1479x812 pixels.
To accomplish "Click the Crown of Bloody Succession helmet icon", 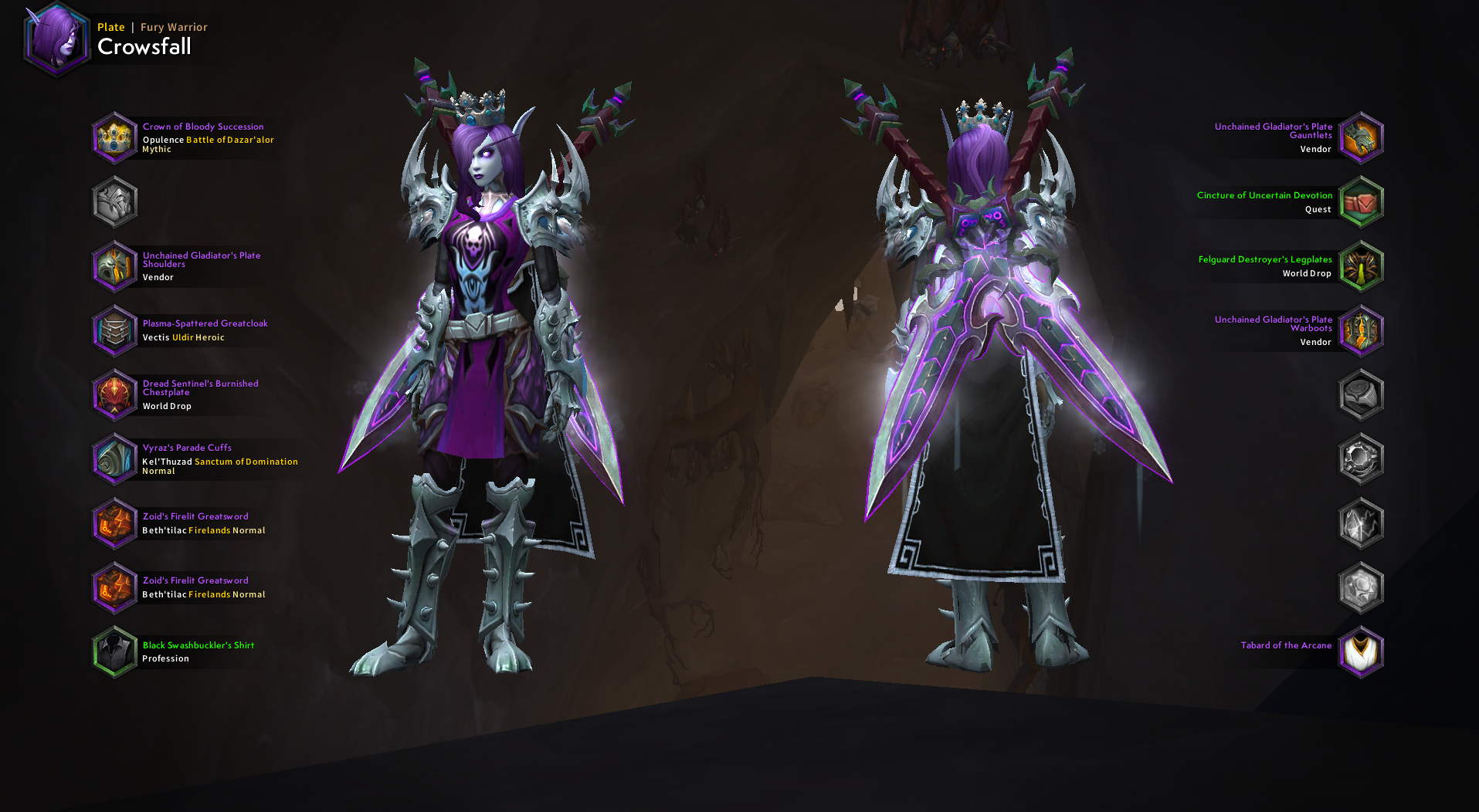I will pos(114,137).
